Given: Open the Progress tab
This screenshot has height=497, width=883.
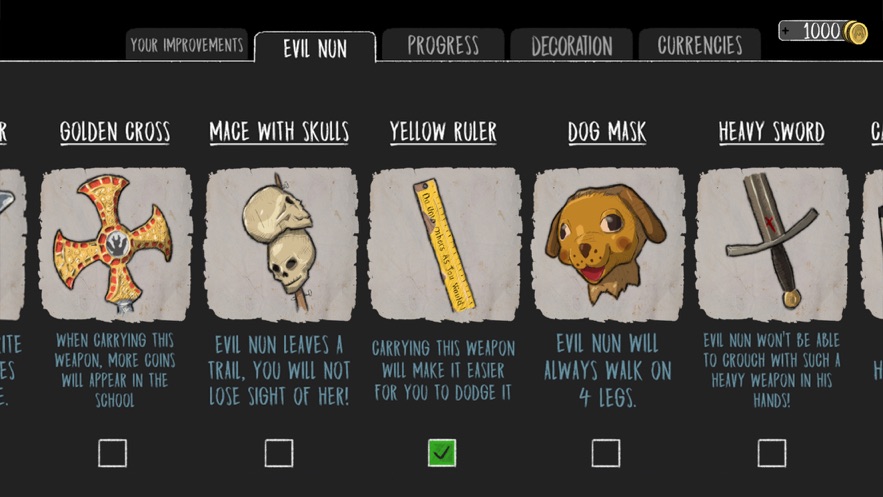Looking at the screenshot, I should point(443,45).
